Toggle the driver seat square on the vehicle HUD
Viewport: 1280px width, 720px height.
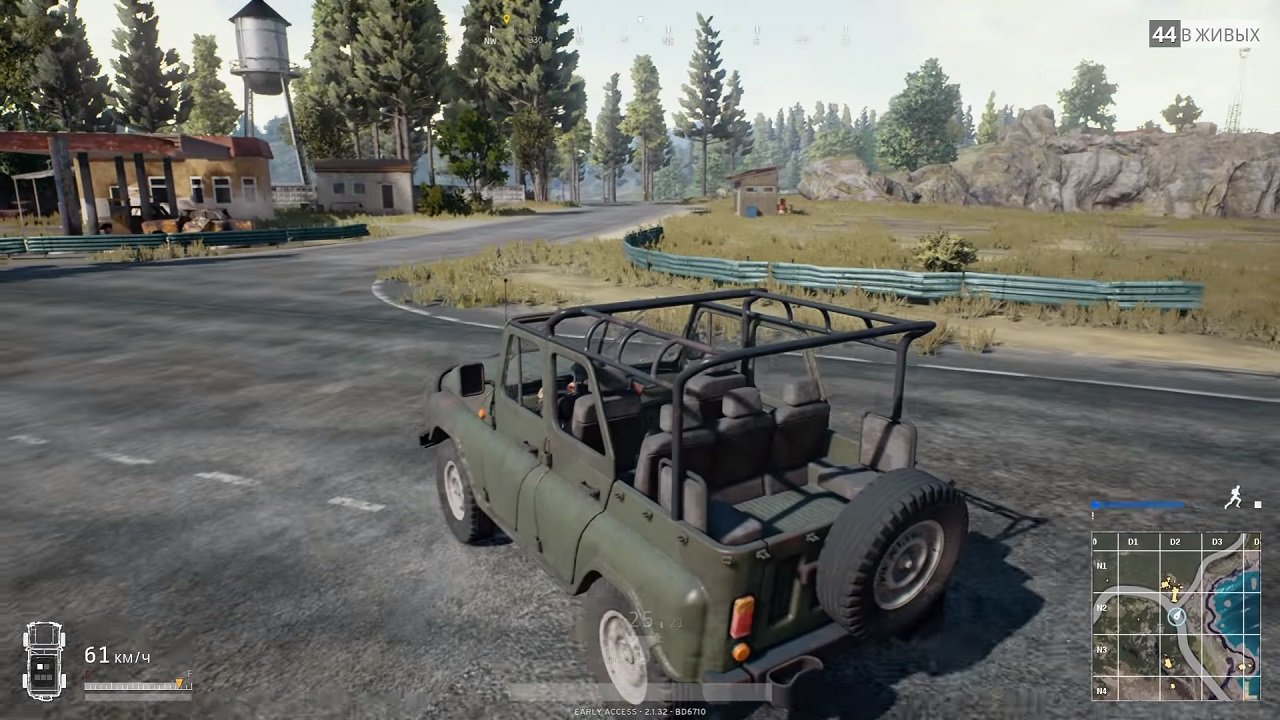[40, 666]
